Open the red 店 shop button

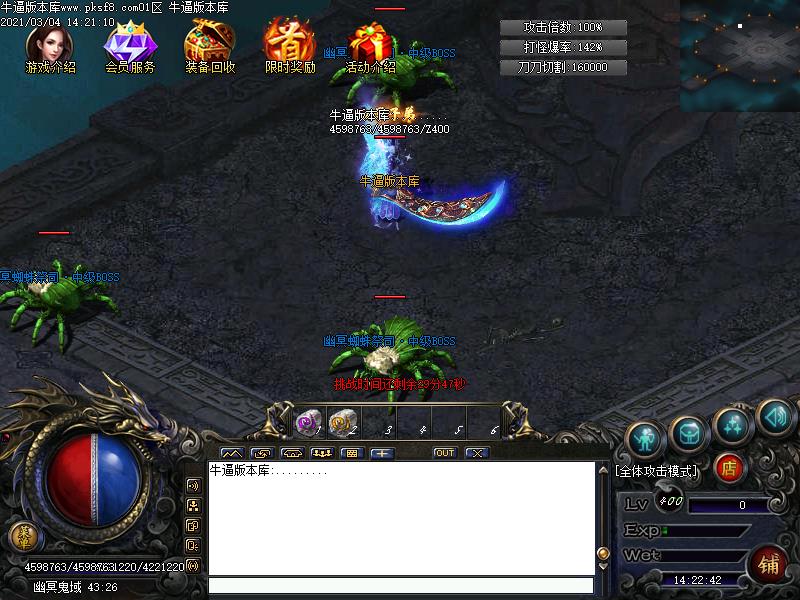(729, 468)
